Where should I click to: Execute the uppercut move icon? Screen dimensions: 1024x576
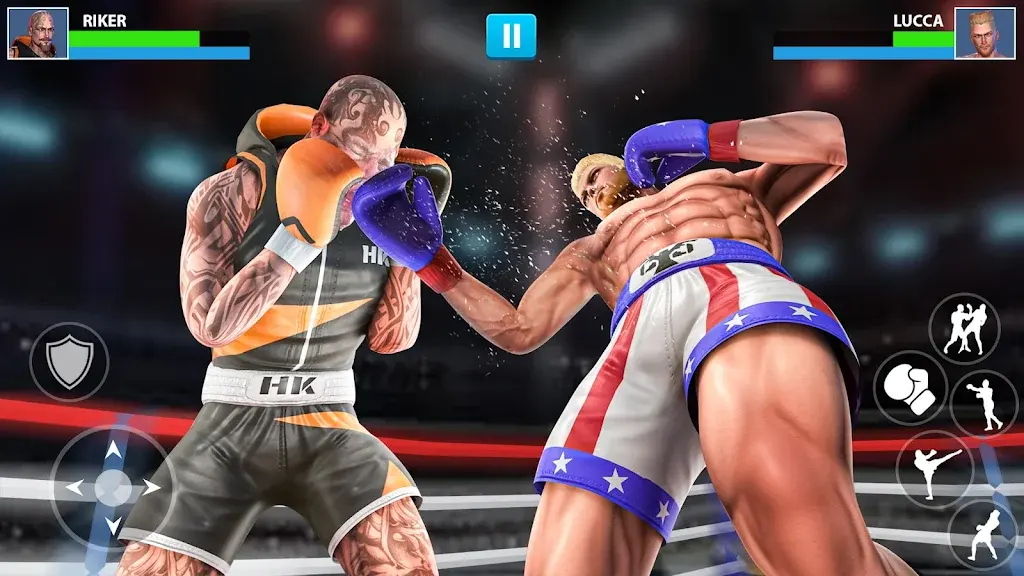[x=982, y=534]
